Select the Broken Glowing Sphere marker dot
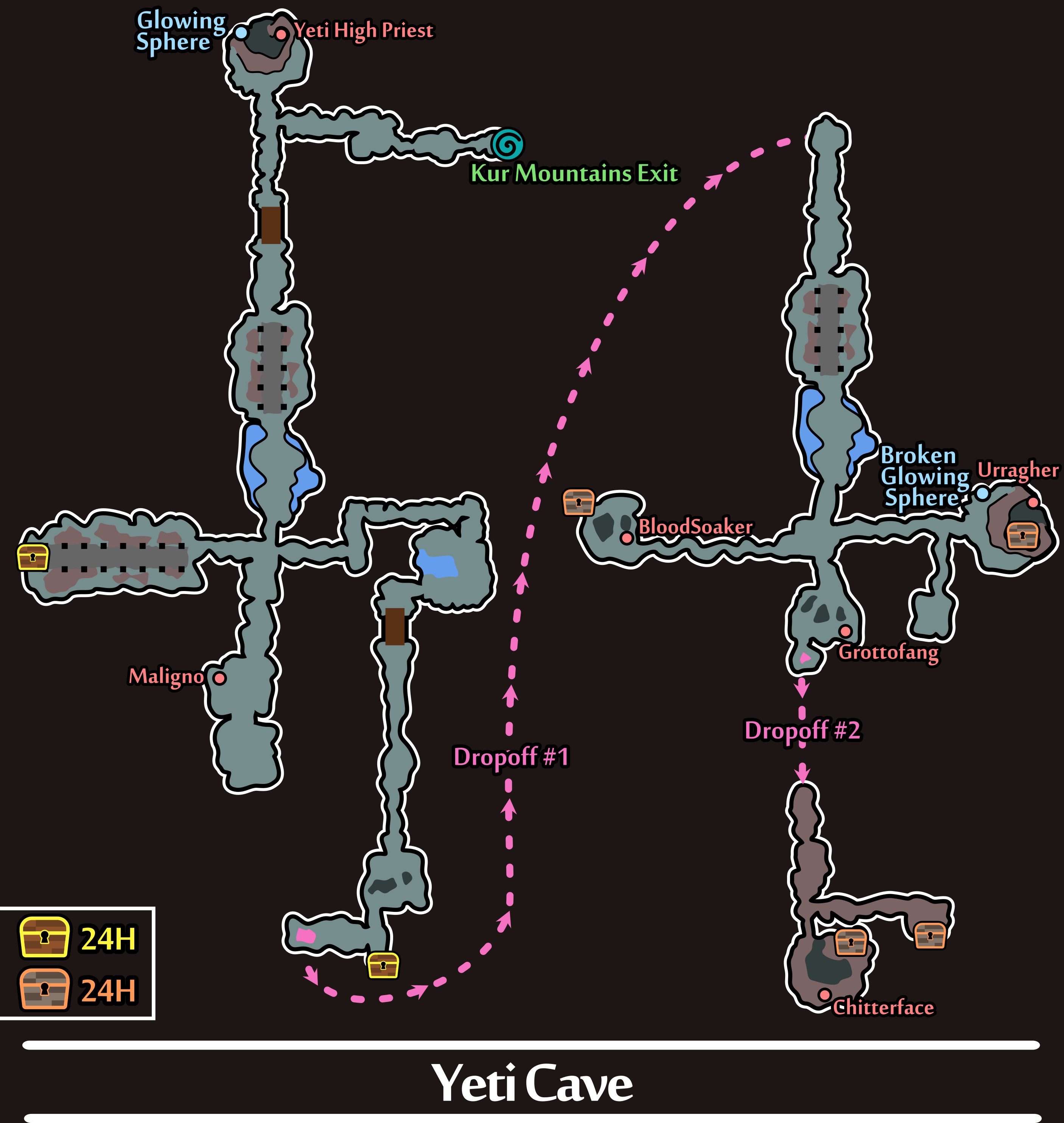 click(982, 493)
